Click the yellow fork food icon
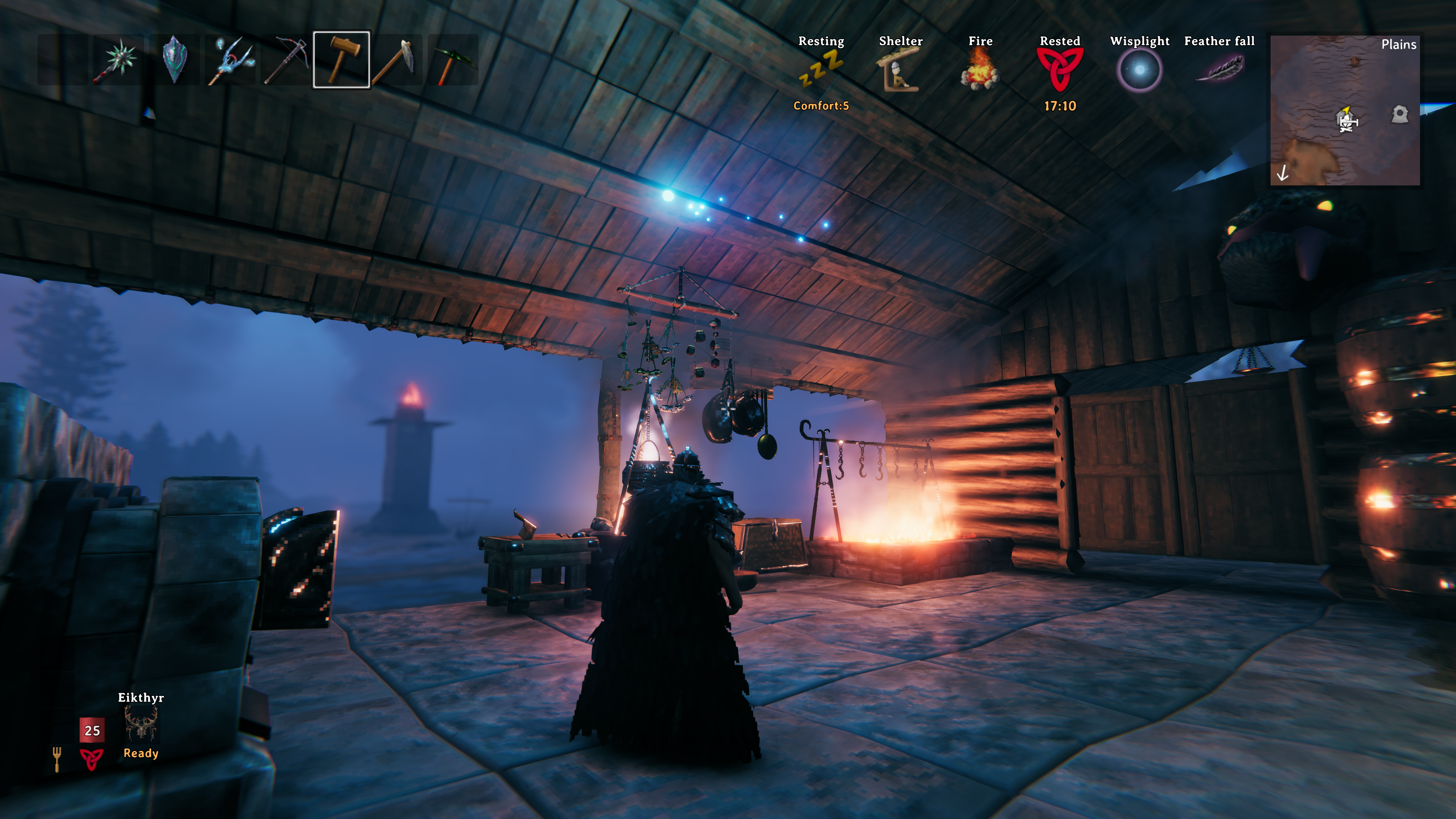1456x819 pixels. pos(56,758)
